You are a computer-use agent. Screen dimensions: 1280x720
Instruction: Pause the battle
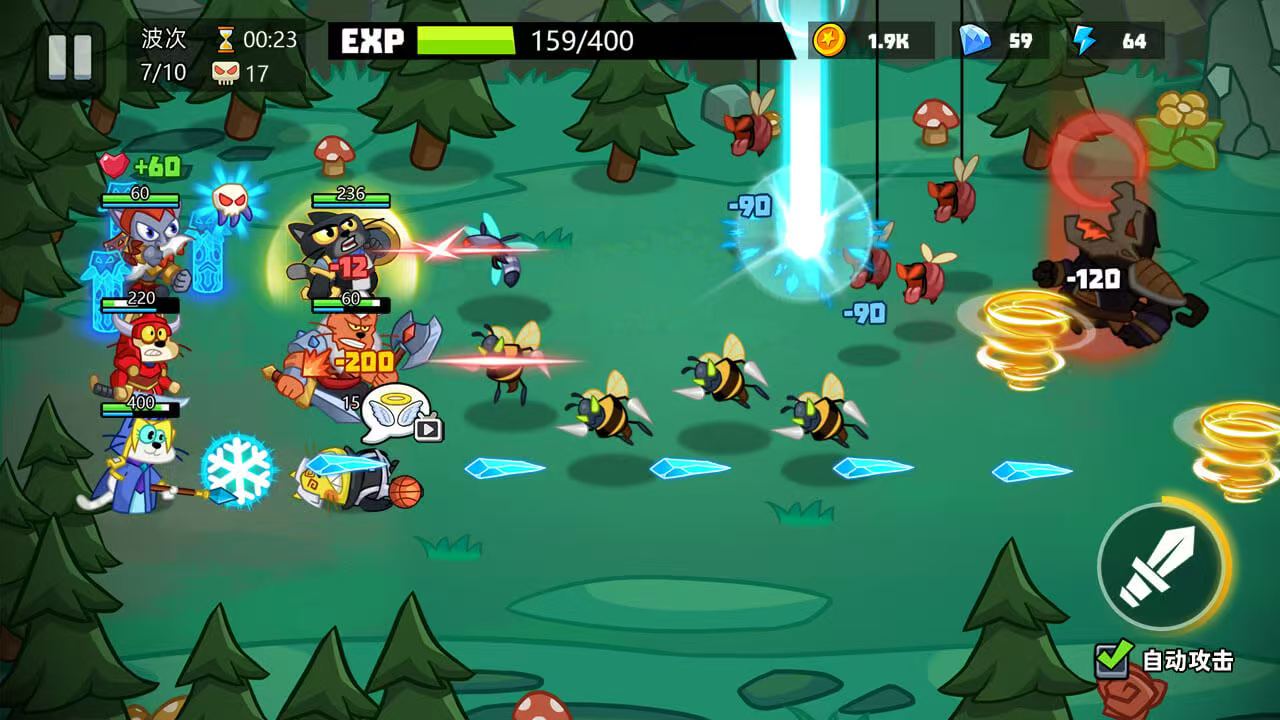coord(70,56)
